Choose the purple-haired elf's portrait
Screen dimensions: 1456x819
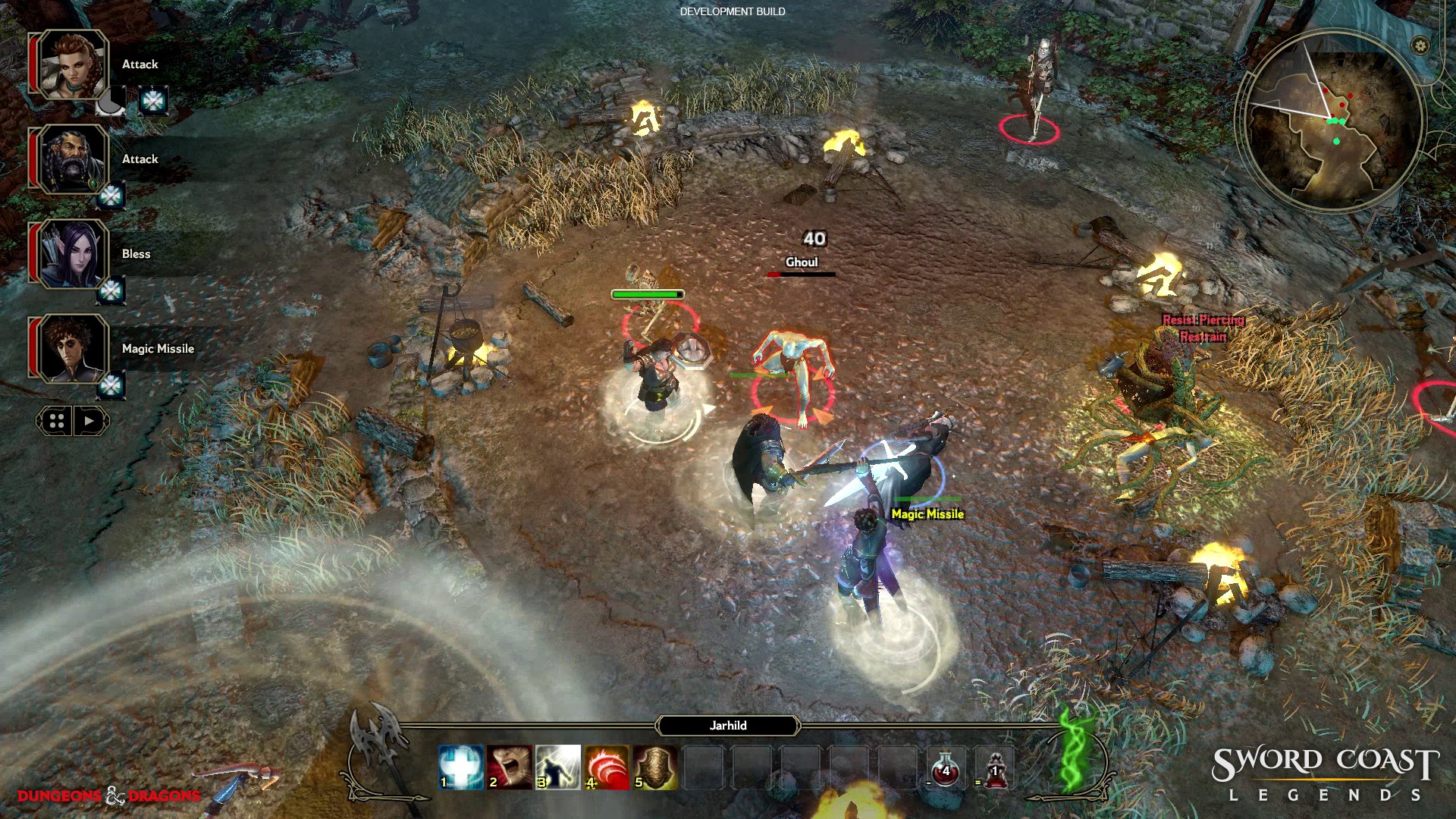73,254
